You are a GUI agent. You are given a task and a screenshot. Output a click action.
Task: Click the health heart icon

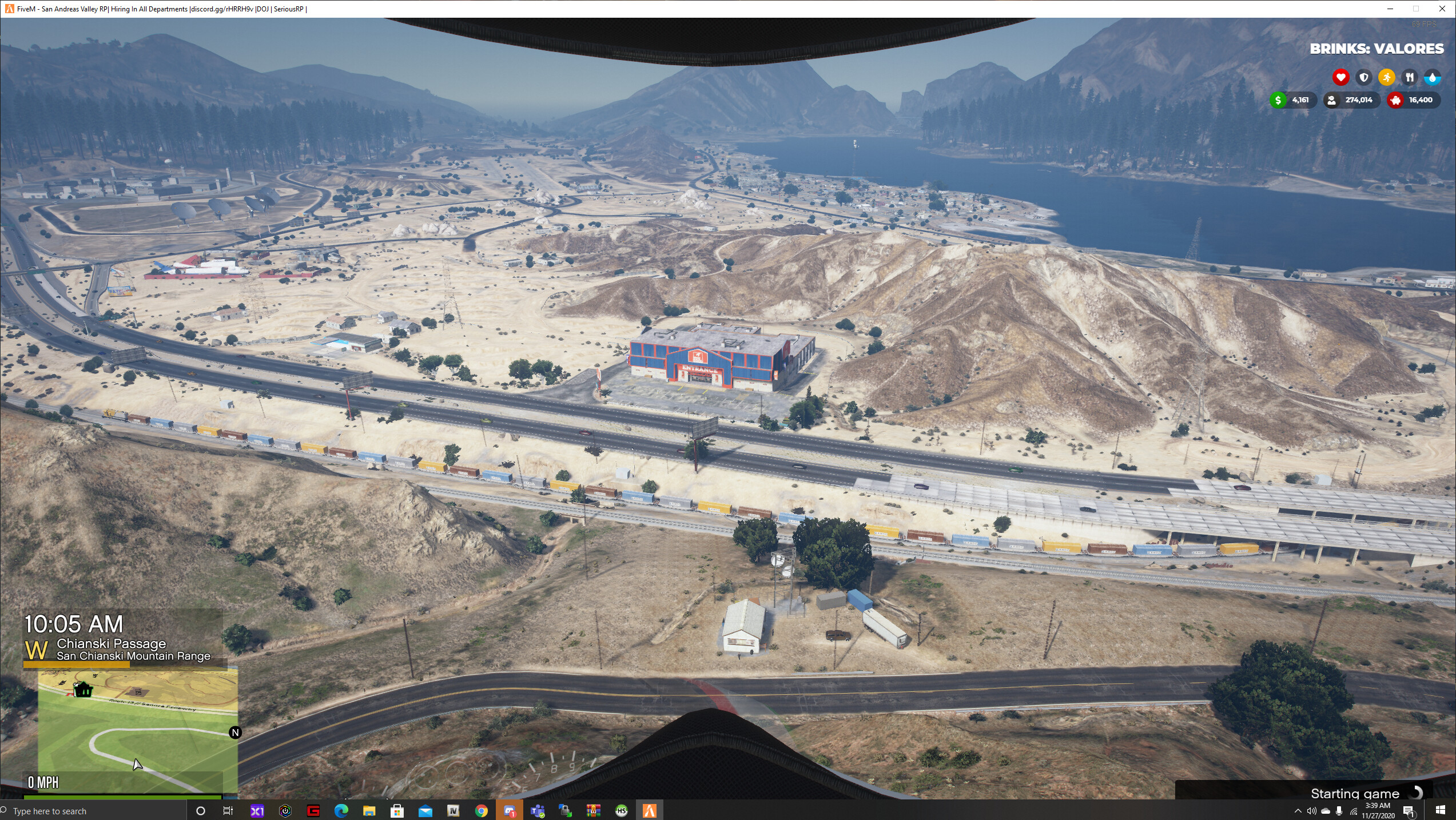click(1341, 77)
